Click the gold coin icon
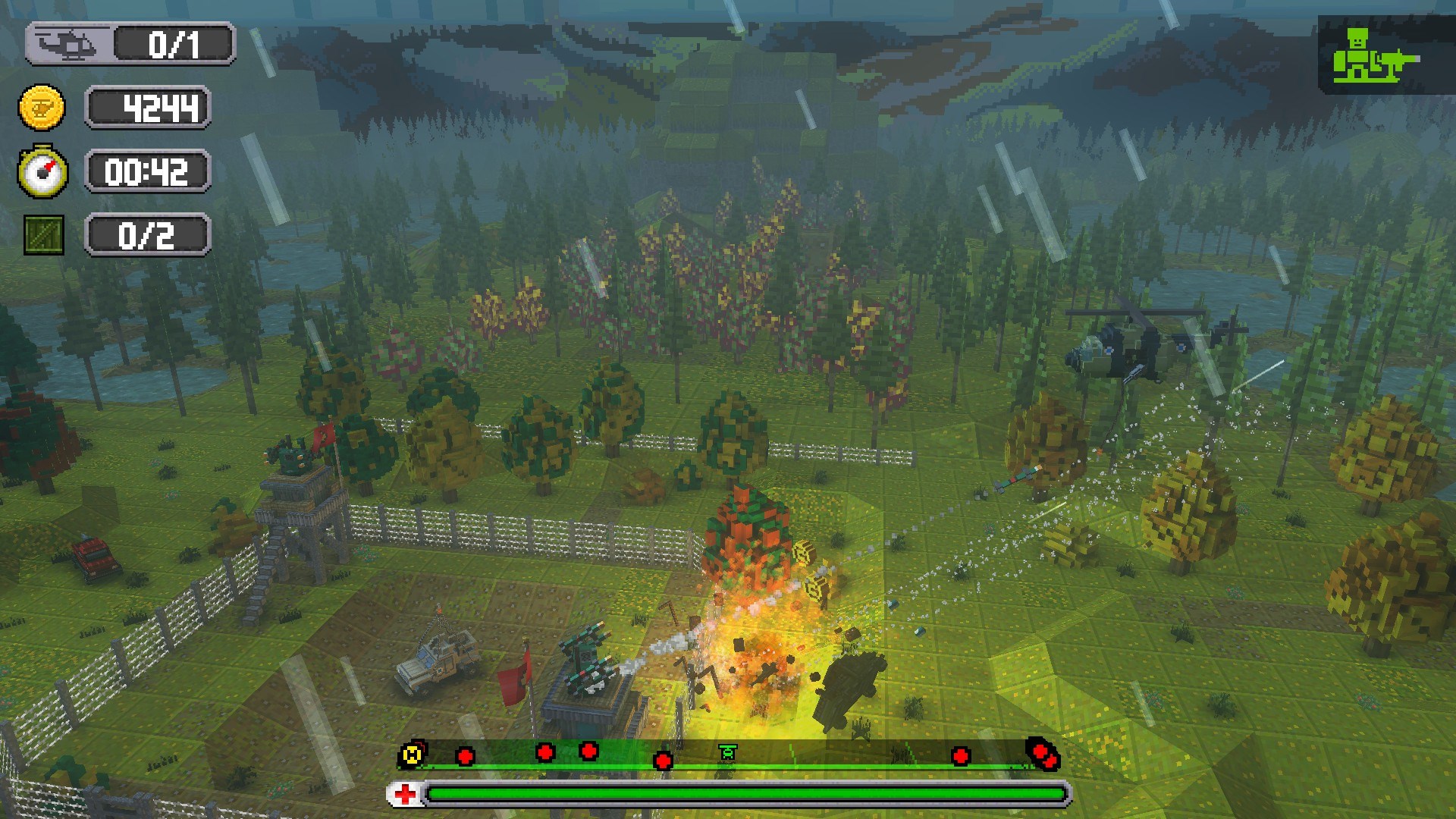 coord(42,108)
